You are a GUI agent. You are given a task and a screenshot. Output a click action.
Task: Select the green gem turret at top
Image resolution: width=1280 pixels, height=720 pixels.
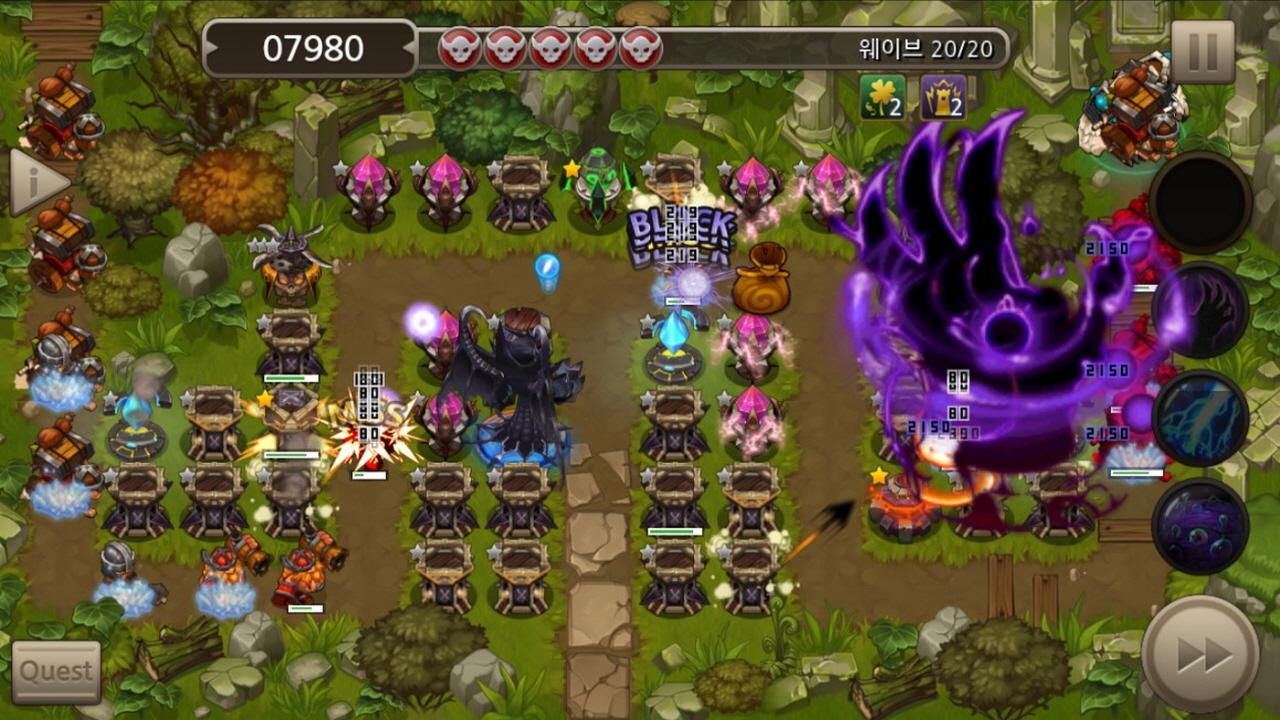pos(596,180)
